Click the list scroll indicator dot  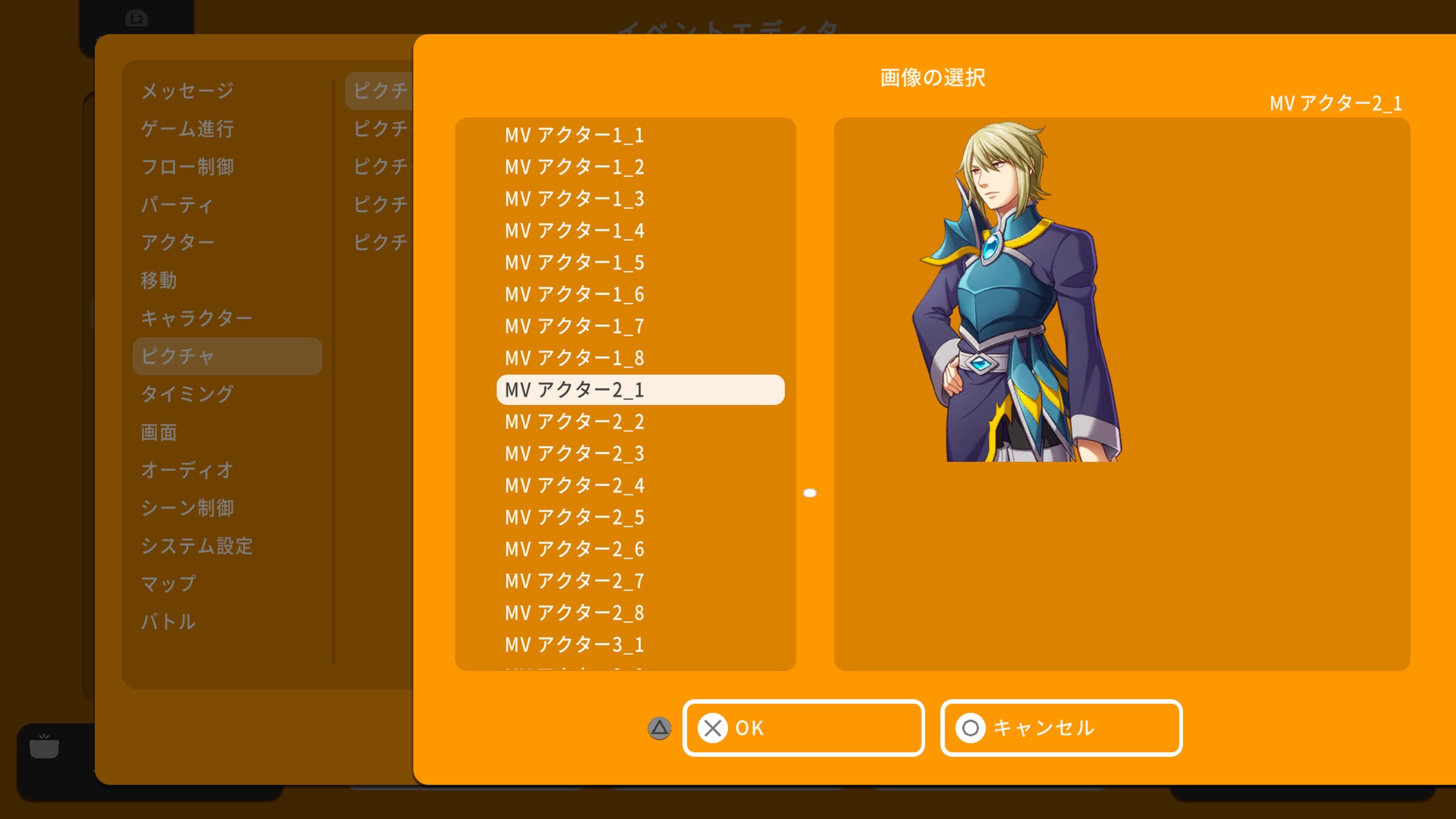(x=811, y=492)
